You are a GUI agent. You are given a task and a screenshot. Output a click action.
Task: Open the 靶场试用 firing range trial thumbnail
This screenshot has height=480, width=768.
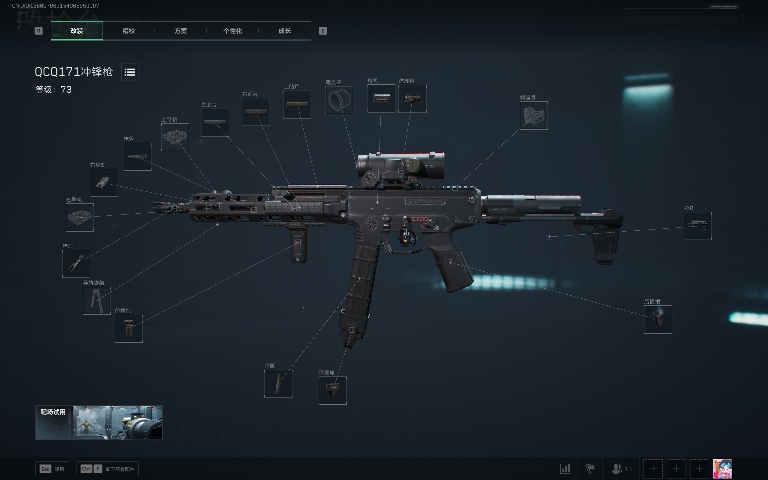(99, 422)
